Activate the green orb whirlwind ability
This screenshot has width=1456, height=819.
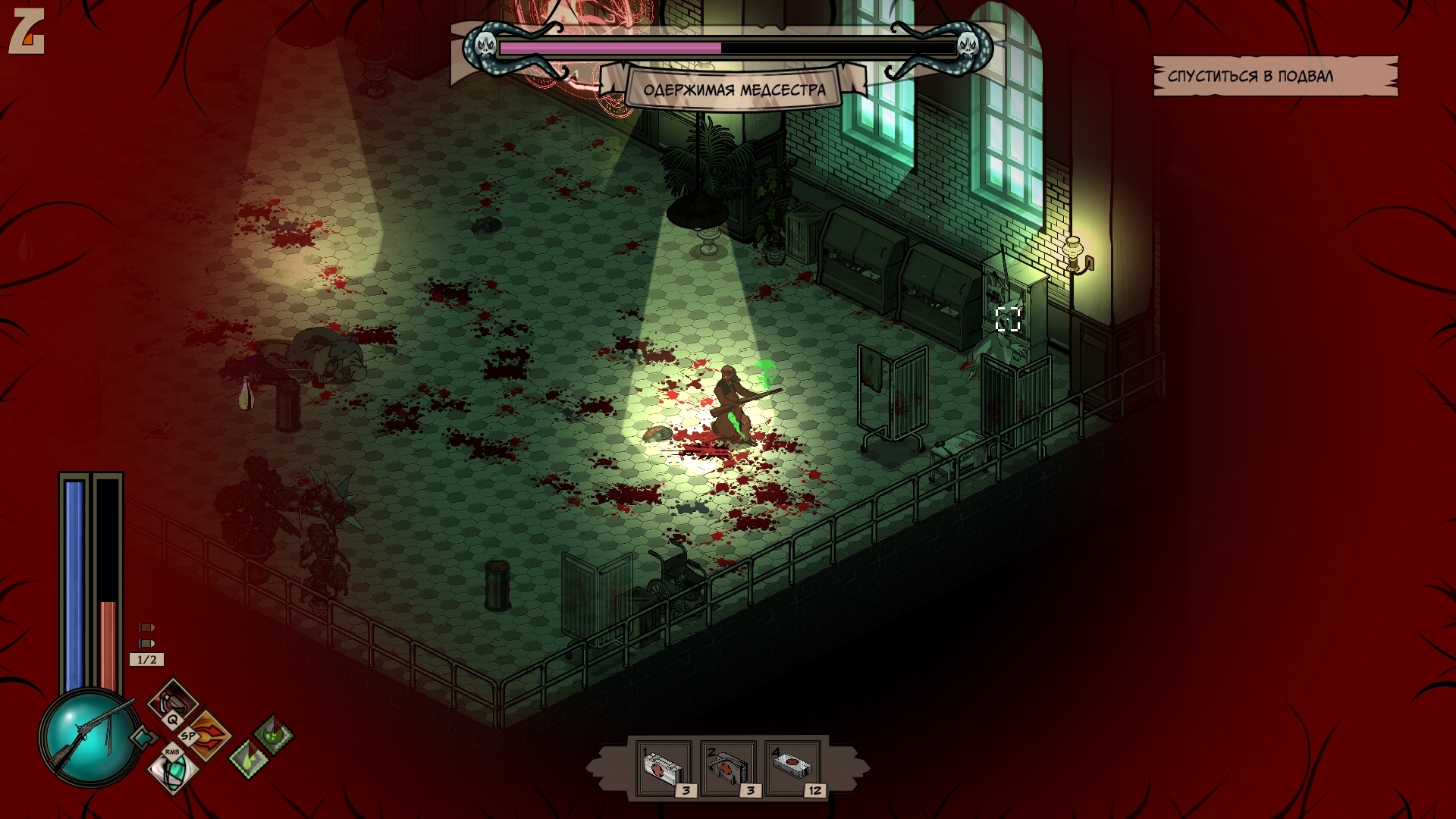(173, 770)
